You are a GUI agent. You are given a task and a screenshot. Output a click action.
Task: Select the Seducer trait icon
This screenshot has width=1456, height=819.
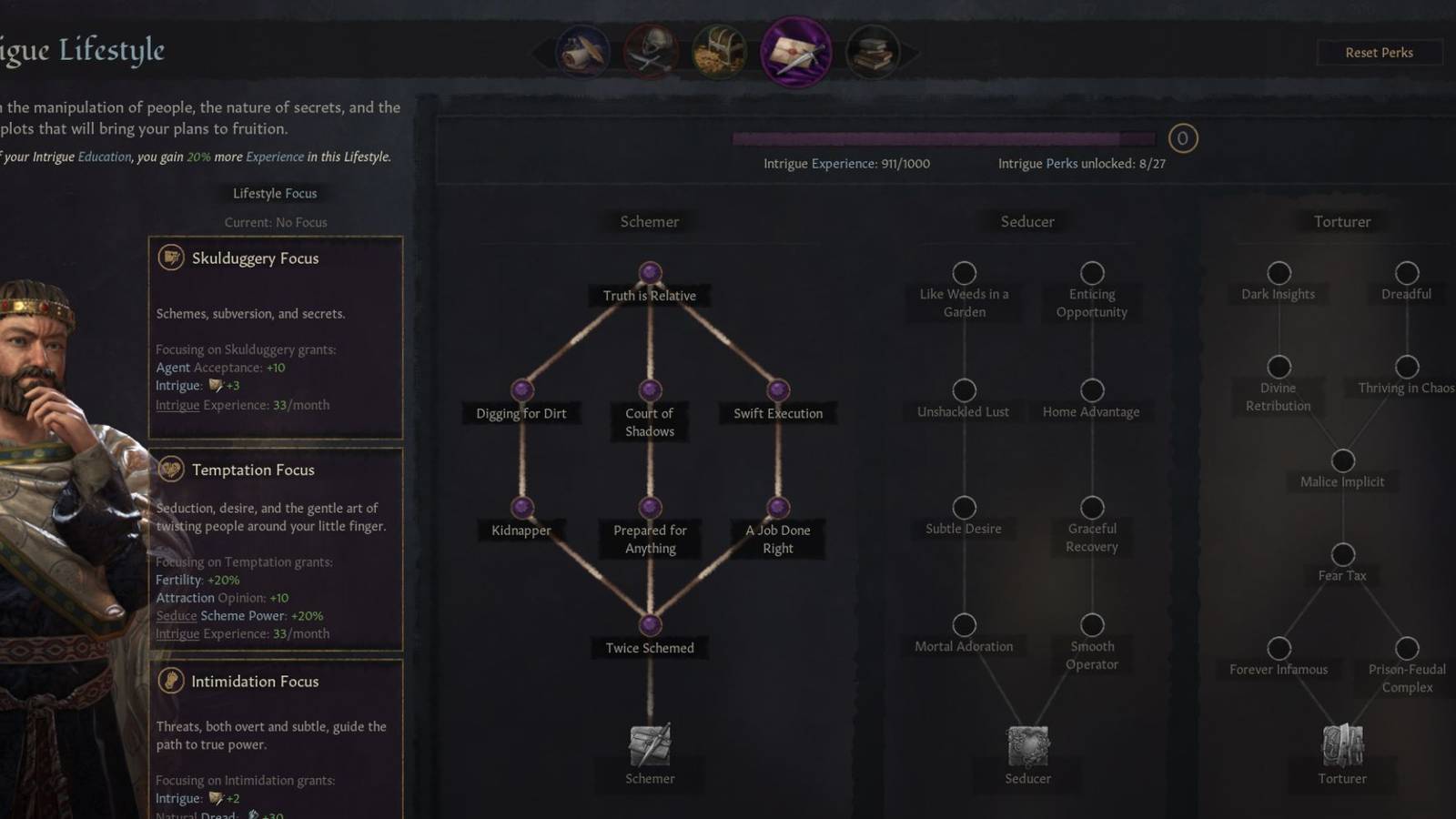1027,744
